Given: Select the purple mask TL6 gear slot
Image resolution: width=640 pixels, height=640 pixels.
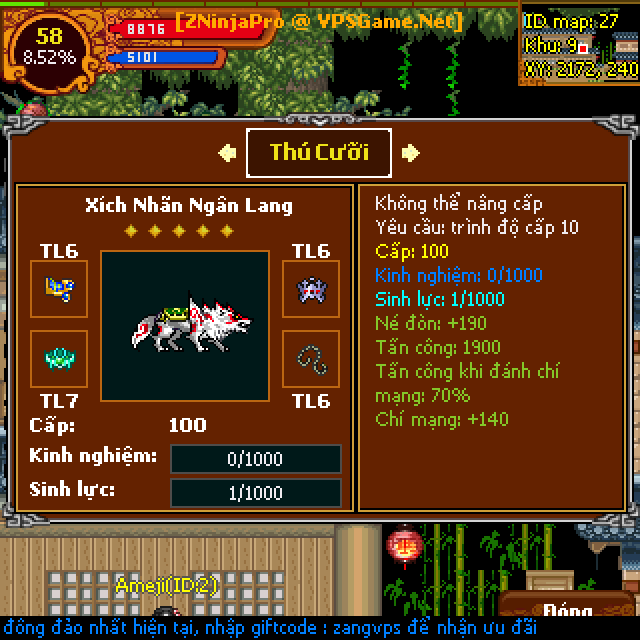Looking at the screenshot, I should (311, 289).
